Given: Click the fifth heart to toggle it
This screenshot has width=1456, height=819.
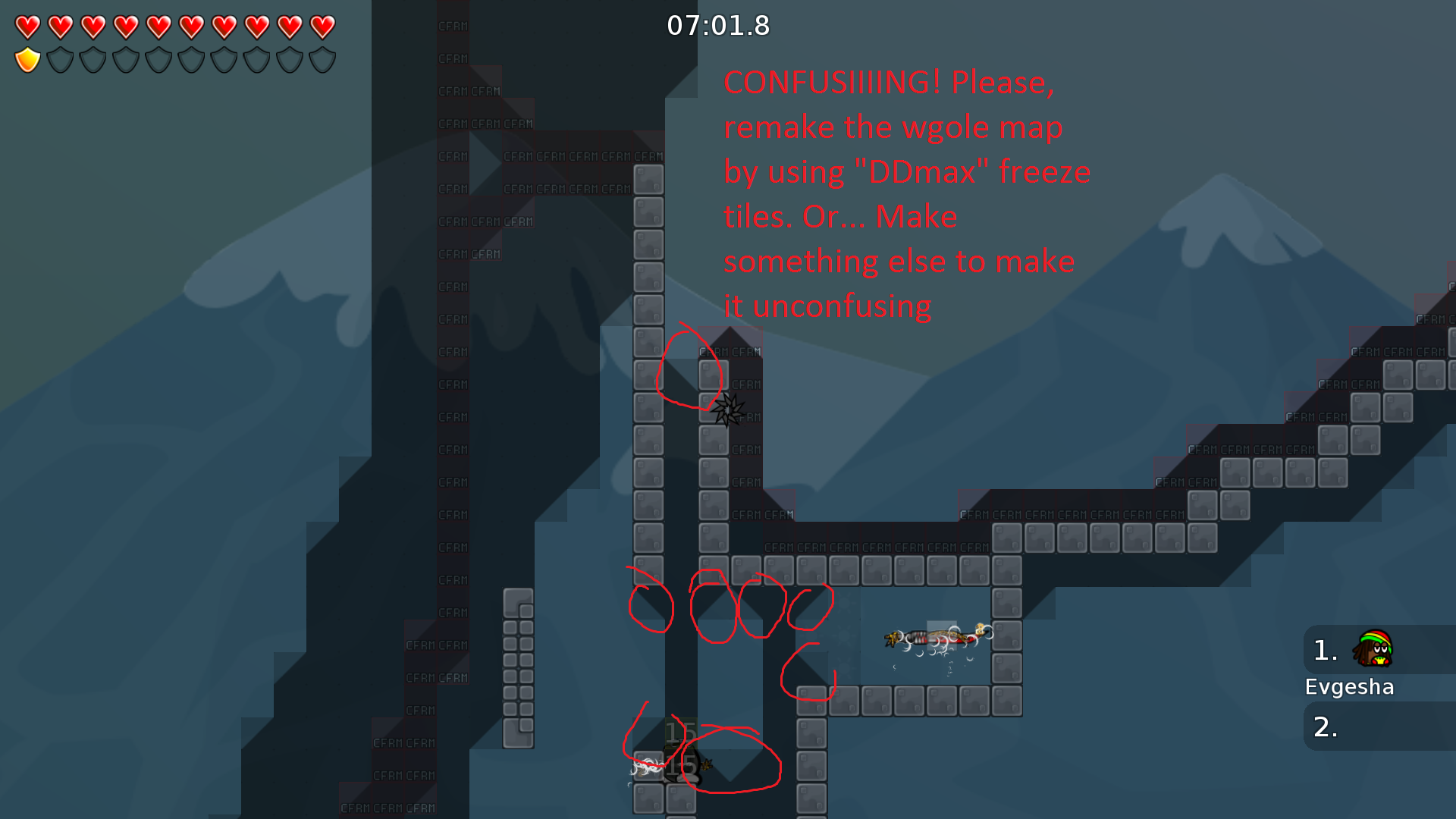Looking at the screenshot, I should click(x=158, y=27).
